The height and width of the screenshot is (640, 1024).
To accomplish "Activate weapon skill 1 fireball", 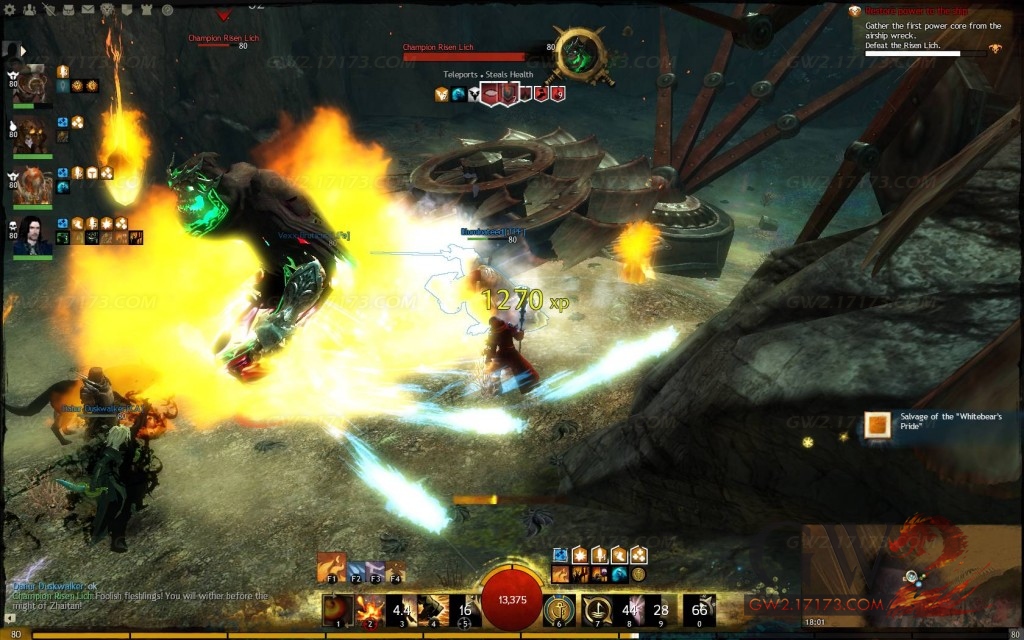I will (x=339, y=609).
